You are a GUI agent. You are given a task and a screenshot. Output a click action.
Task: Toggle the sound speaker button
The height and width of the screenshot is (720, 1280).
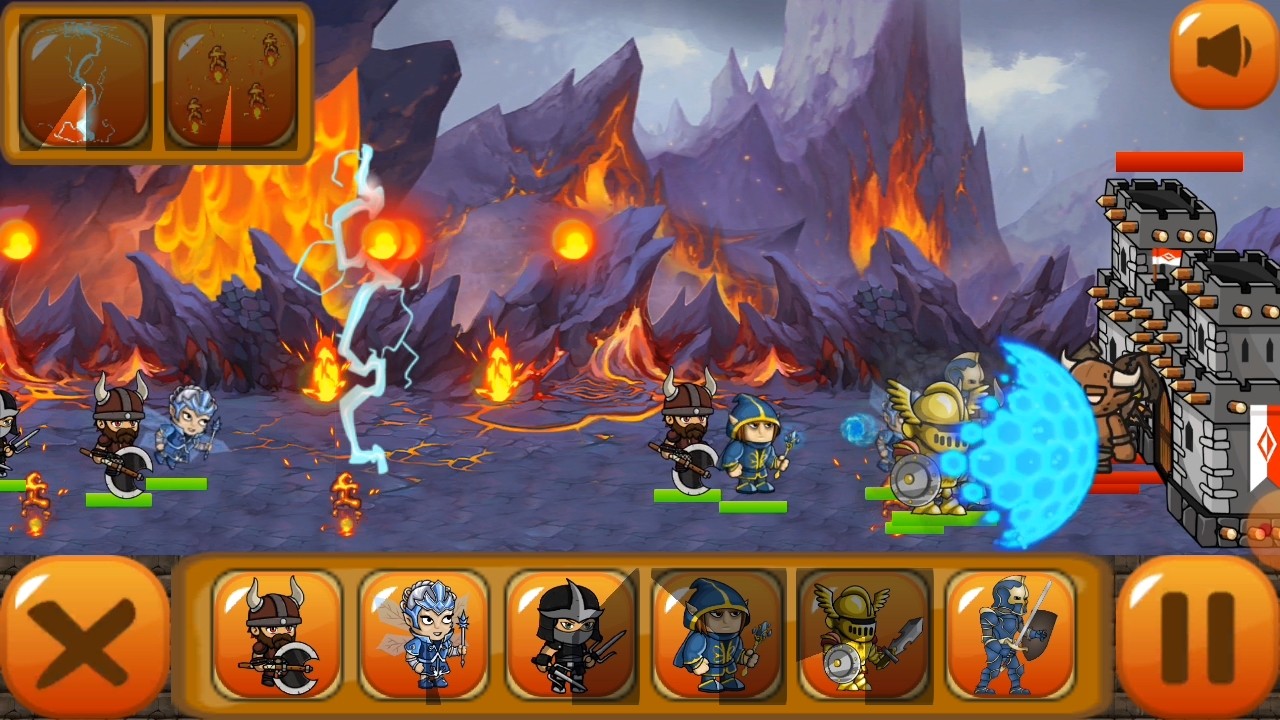click(x=1223, y=53)
